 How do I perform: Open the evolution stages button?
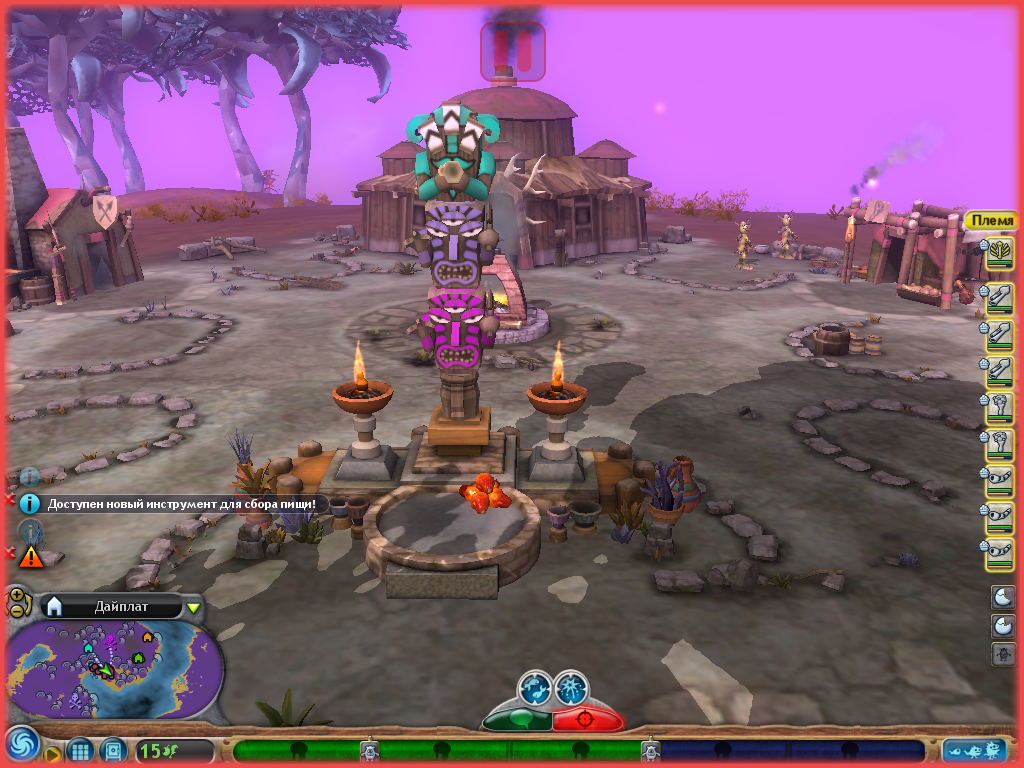(x=974, y=750)
